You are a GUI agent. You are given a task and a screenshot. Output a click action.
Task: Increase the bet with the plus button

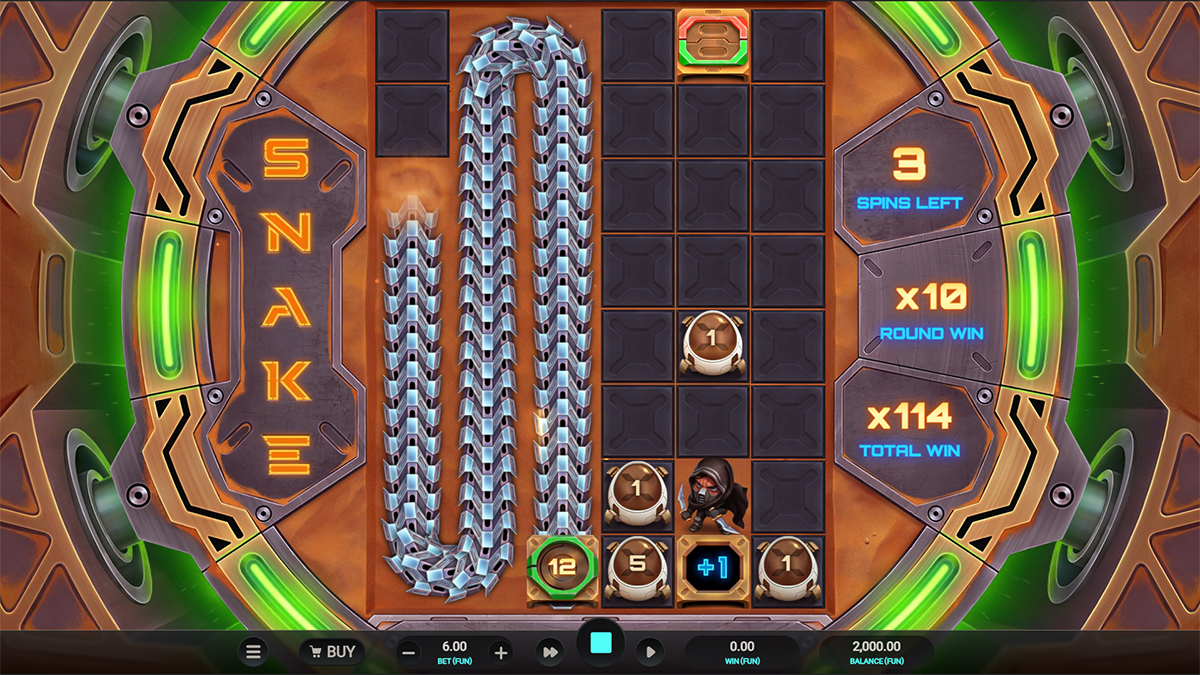[501, 653]
